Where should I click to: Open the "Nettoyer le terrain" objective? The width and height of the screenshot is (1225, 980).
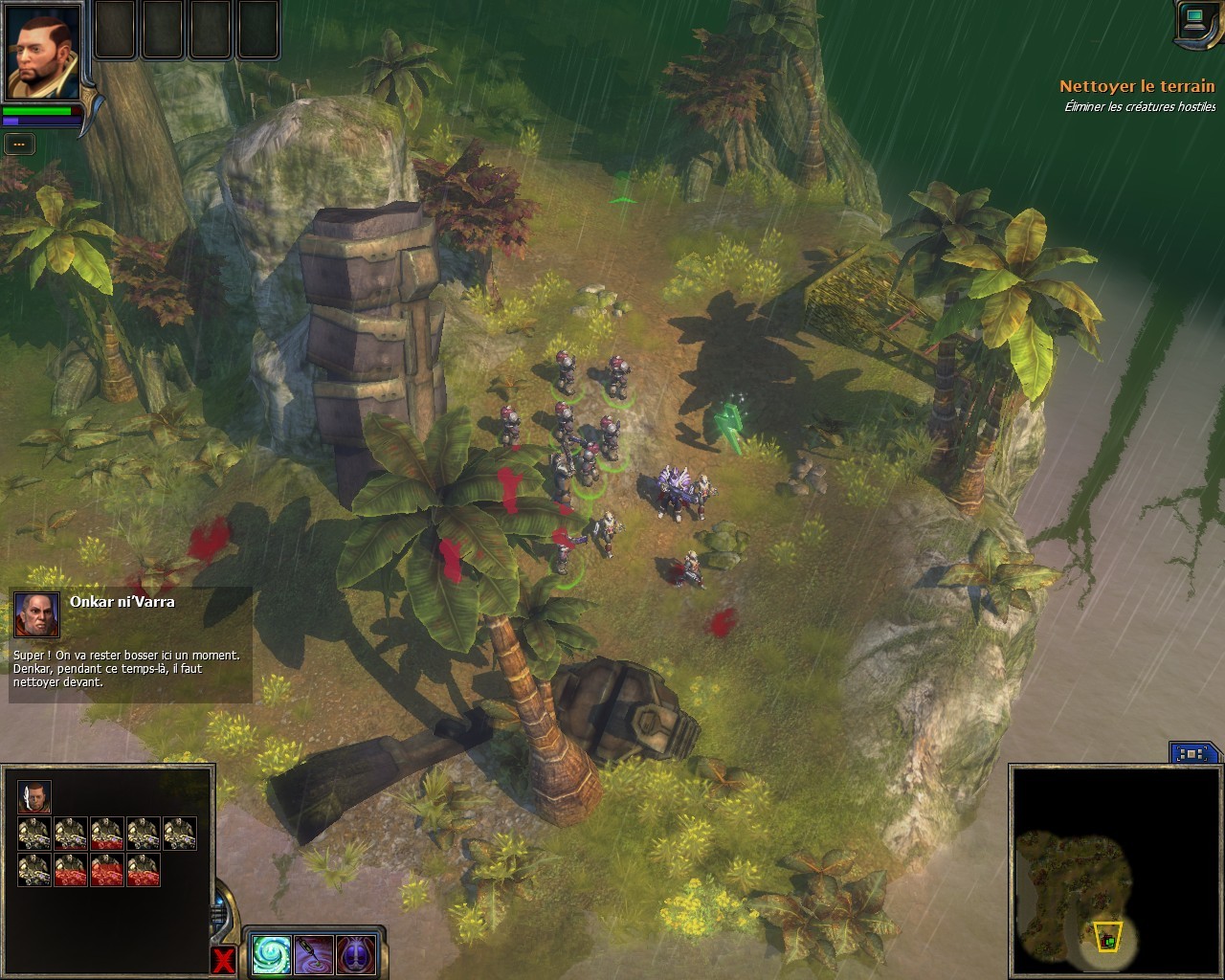(x=1136, y=86)
